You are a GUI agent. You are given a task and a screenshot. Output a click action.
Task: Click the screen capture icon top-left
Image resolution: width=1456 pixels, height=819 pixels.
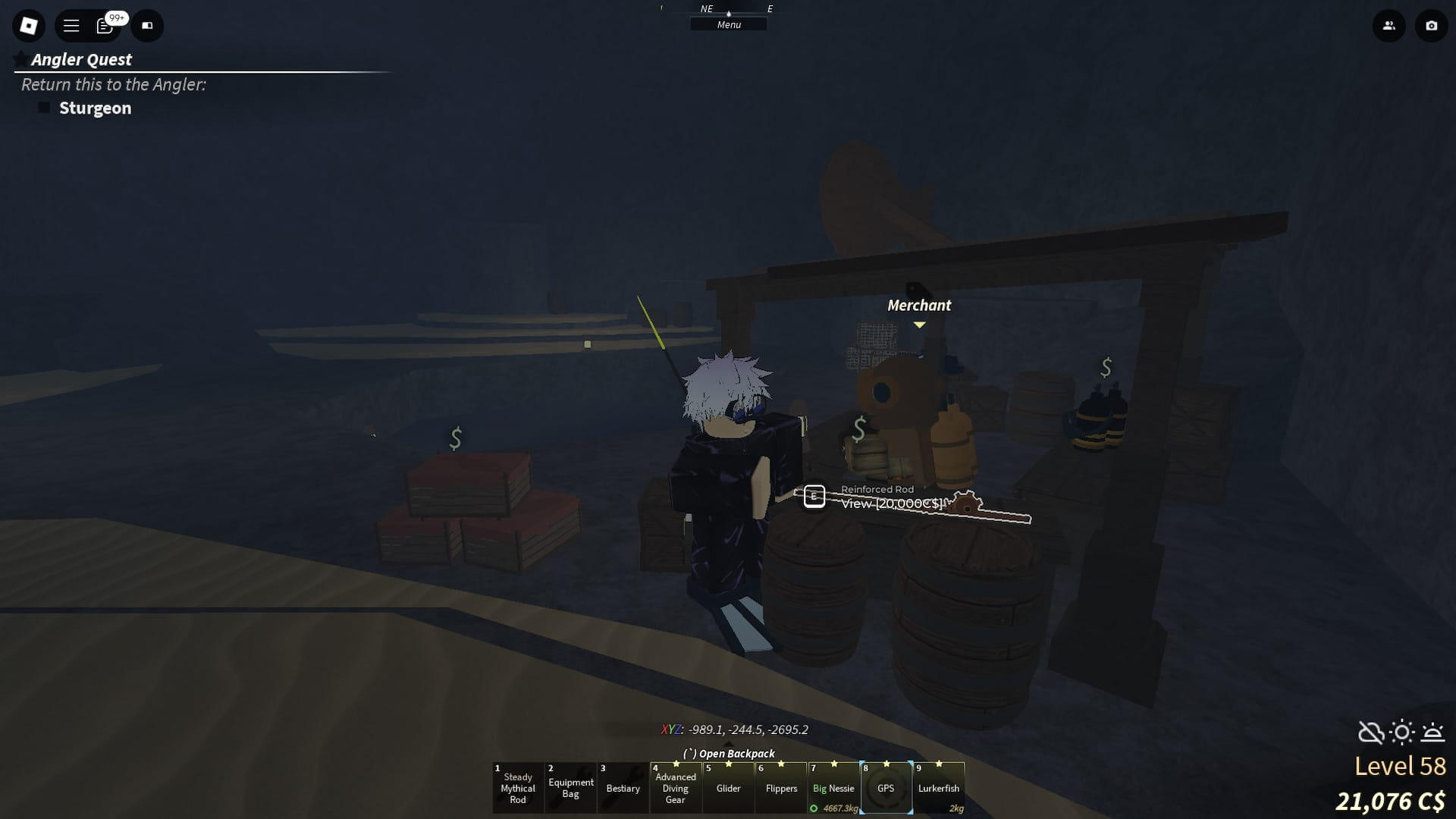pos(148,25)
